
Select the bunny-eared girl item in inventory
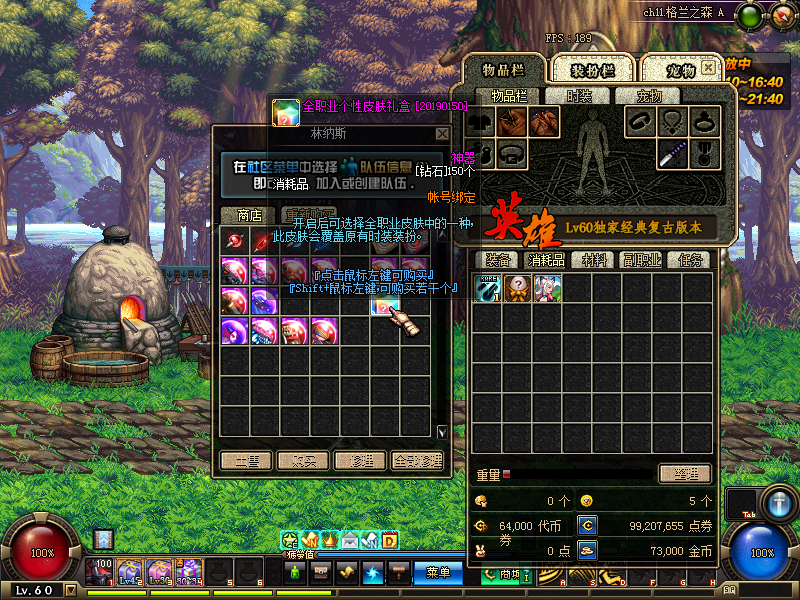547,288
